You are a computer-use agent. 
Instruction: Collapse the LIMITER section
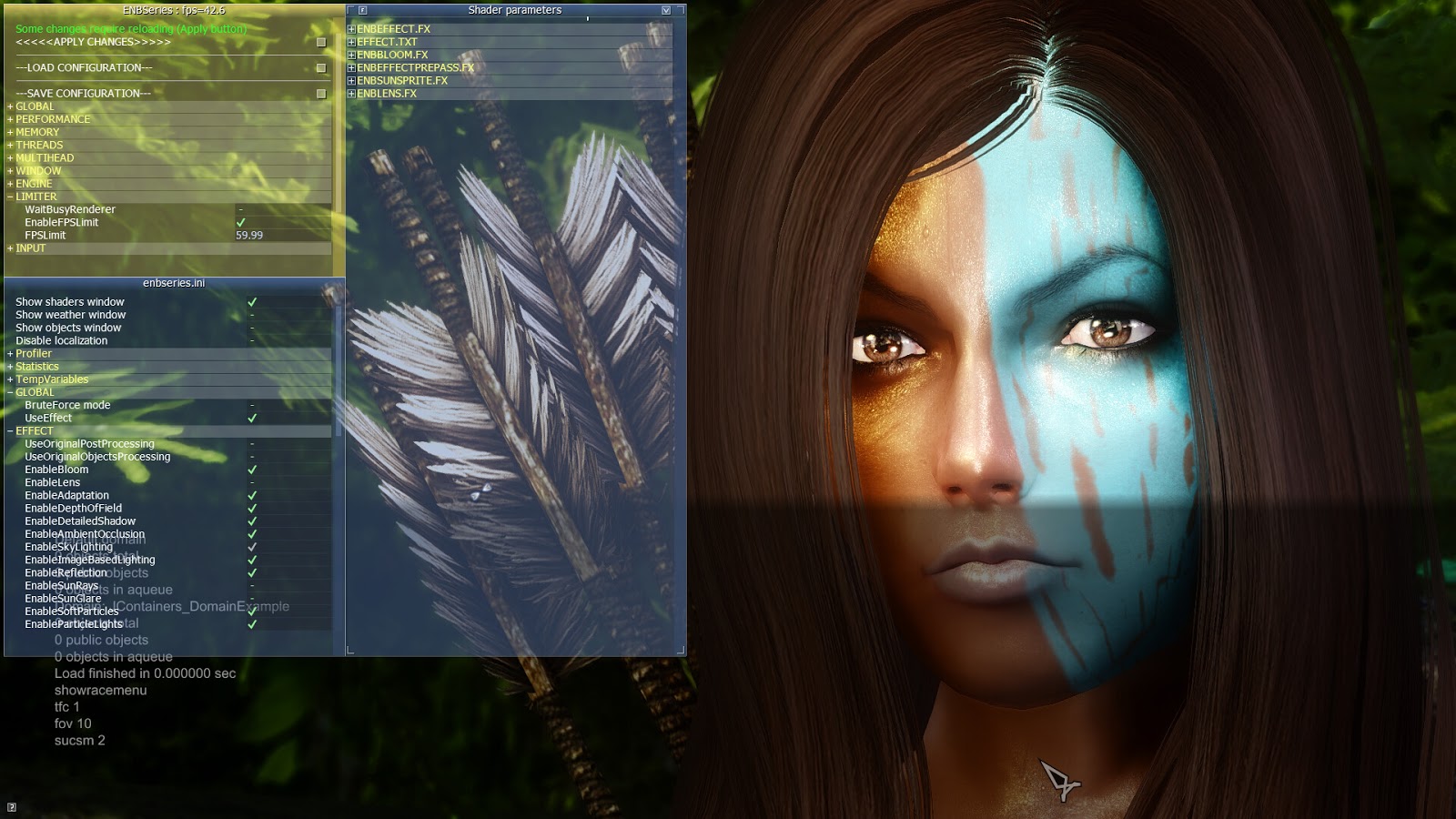click(9, 196)
